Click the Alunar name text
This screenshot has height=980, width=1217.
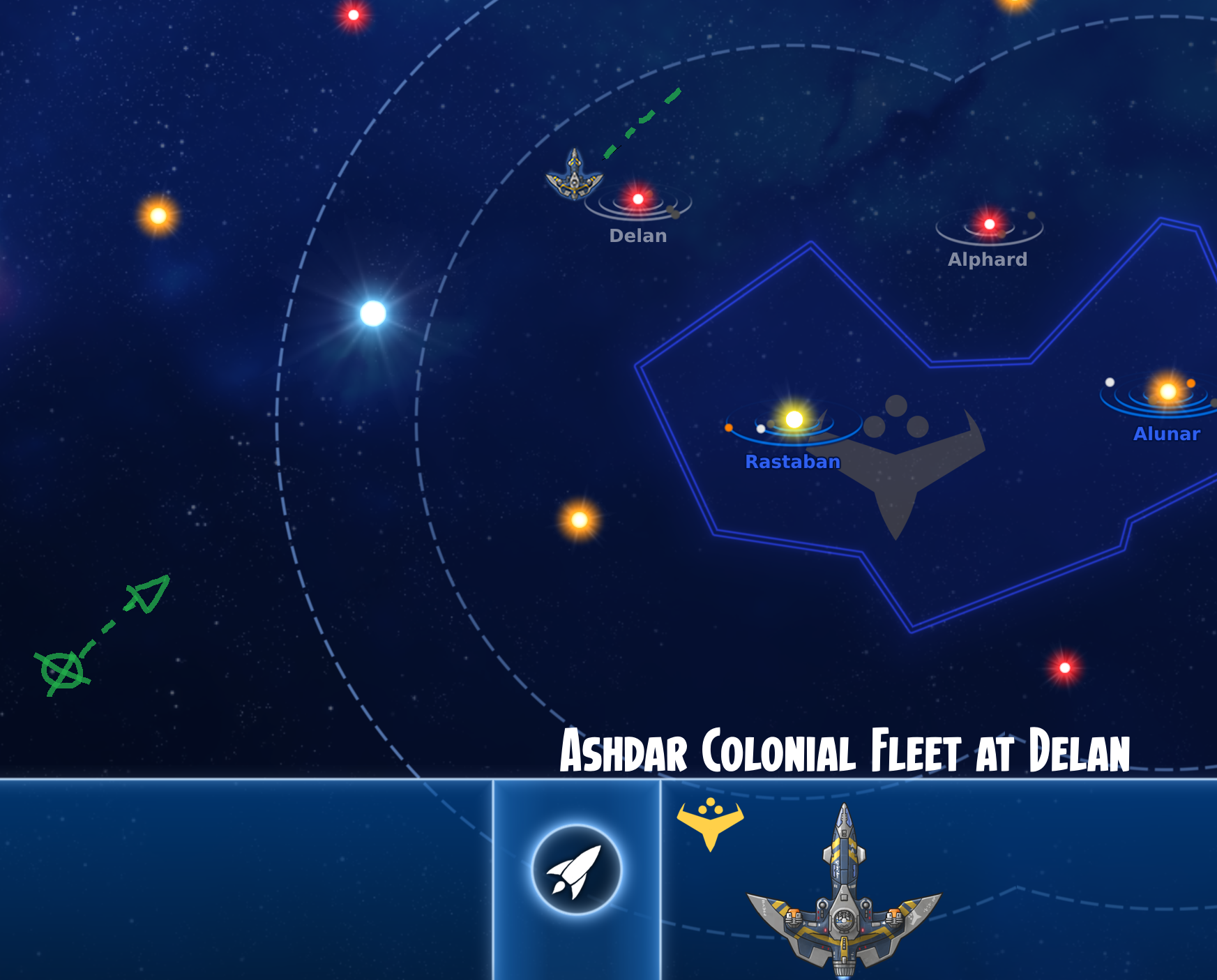coord(1167,434)
